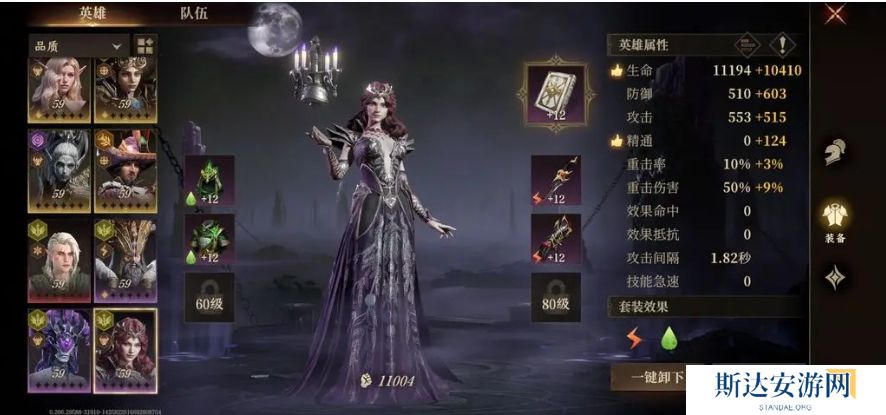The height and width of the screenshot is (415, 886).
Task: Close the hero screen with the X
Action: (x=836, y=13)
